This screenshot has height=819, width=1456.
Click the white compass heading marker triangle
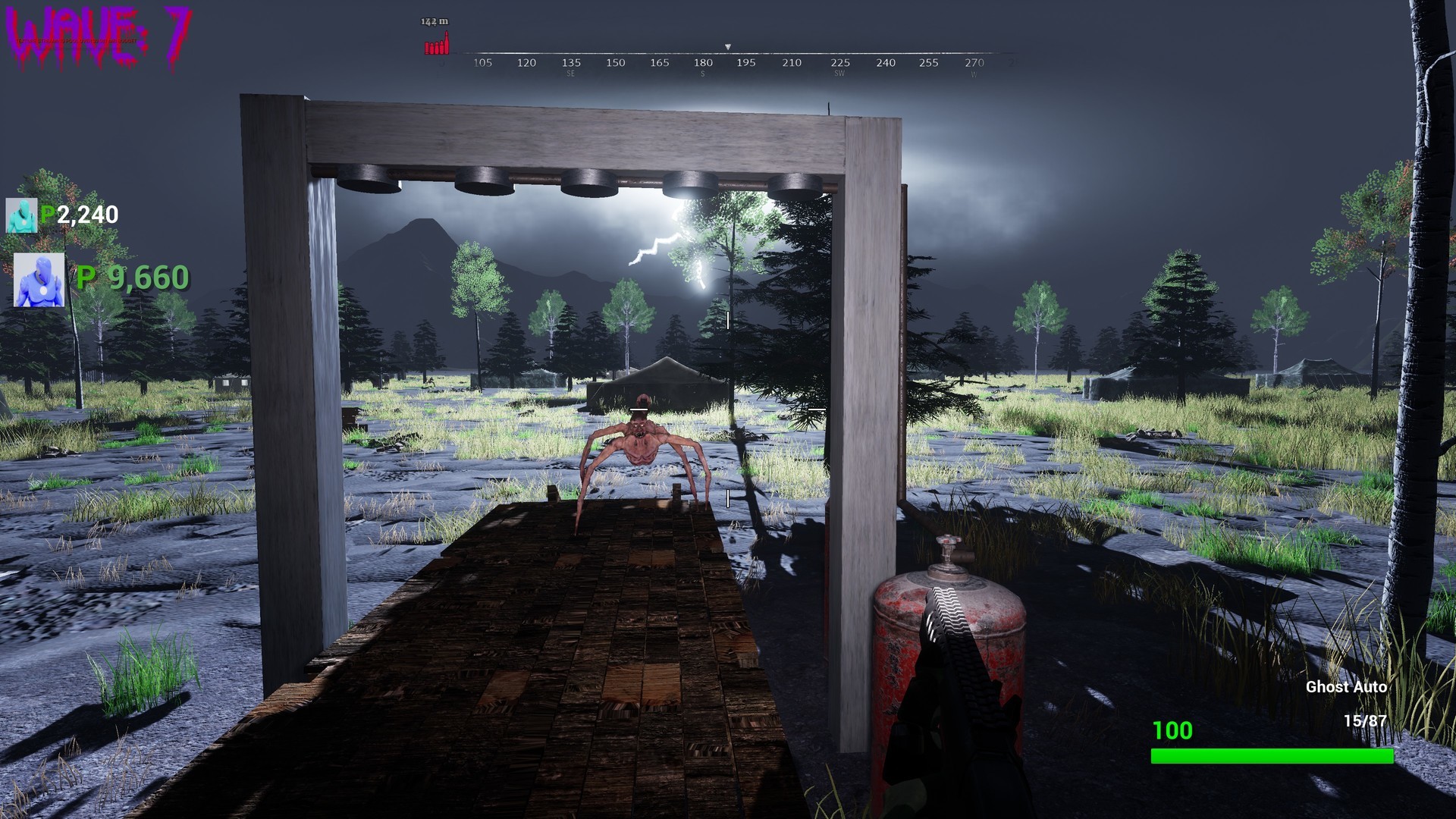(727, 45)
